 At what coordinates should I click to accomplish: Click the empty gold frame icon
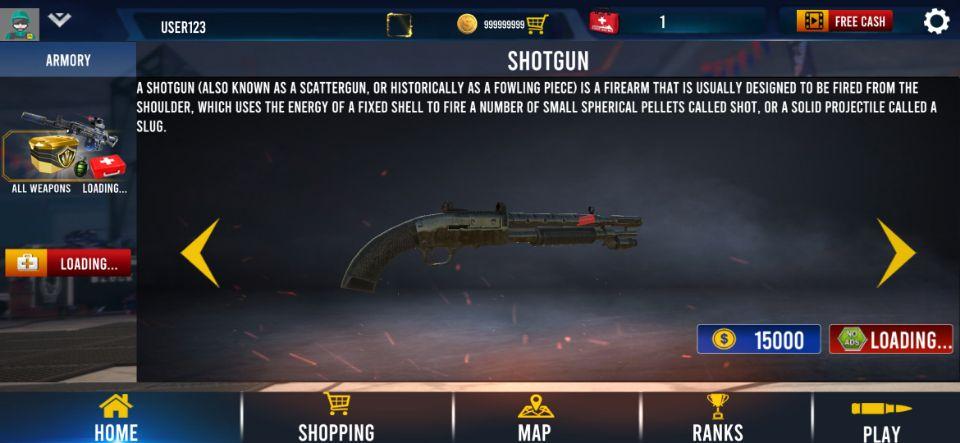pyautogui.click(x=398, y=24)
